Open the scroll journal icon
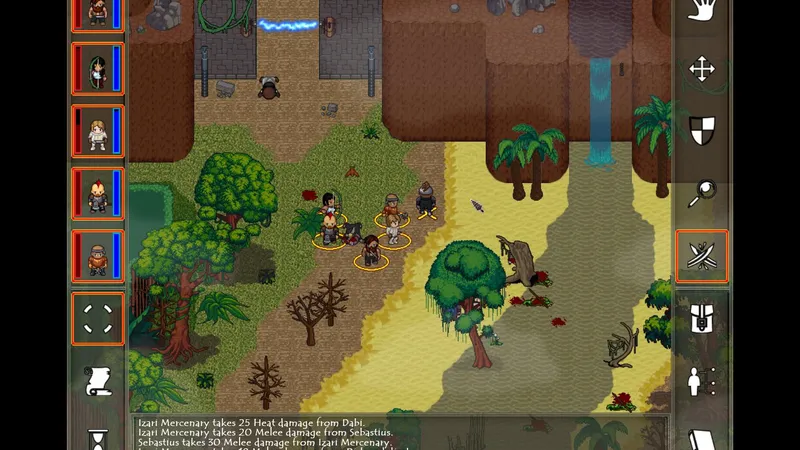The image size is (800, 450). [x=98, y=380]
